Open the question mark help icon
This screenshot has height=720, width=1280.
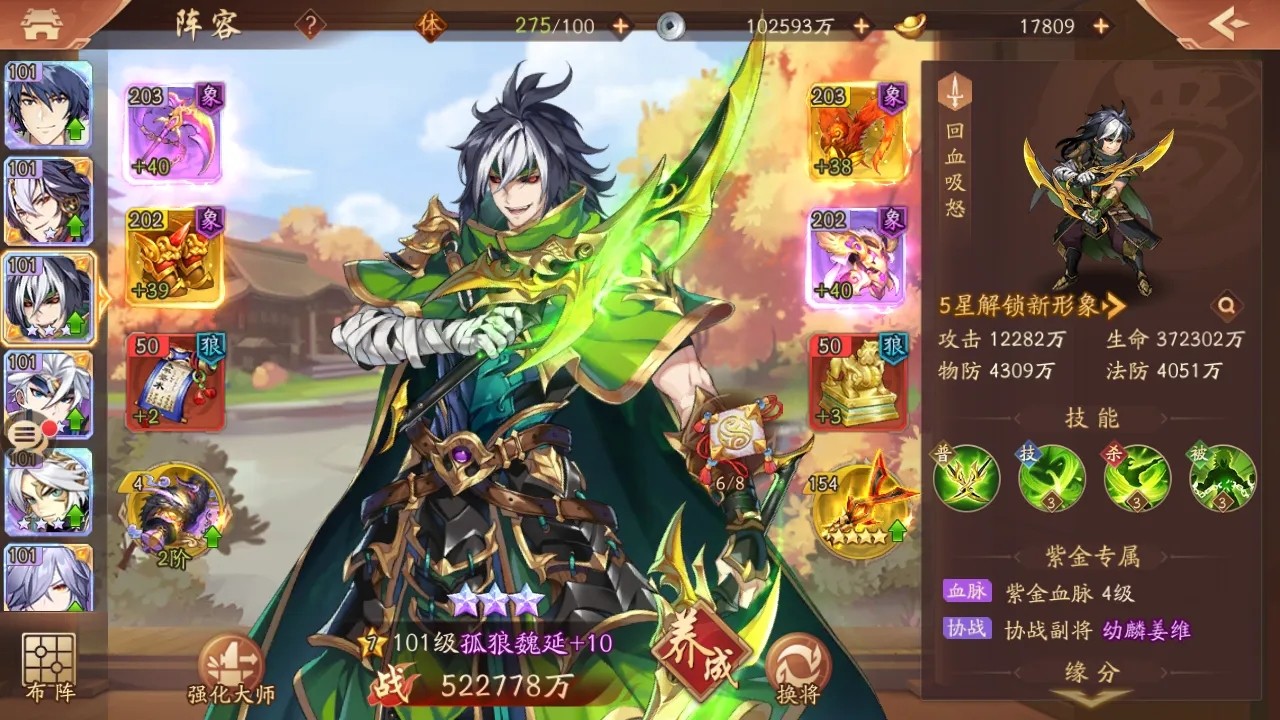pyautogui.click(x=310, y=26)
